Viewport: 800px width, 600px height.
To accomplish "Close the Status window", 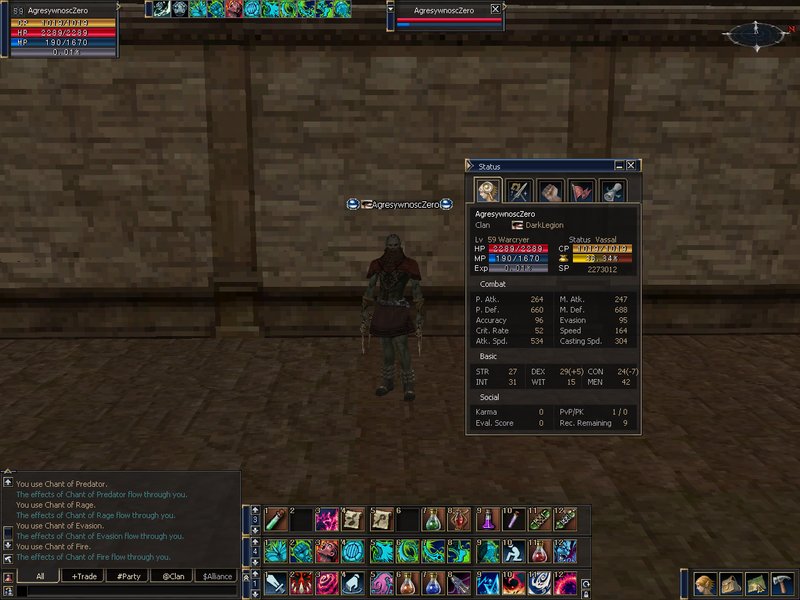I will pyautogui.click(x=632, y=166).
